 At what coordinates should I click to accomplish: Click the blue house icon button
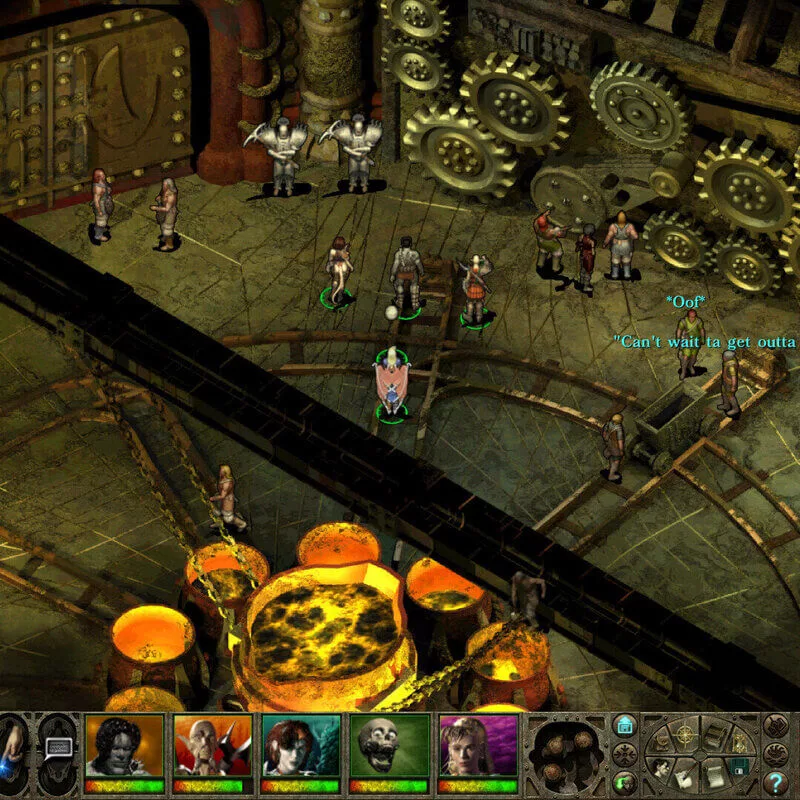point(624,724)
